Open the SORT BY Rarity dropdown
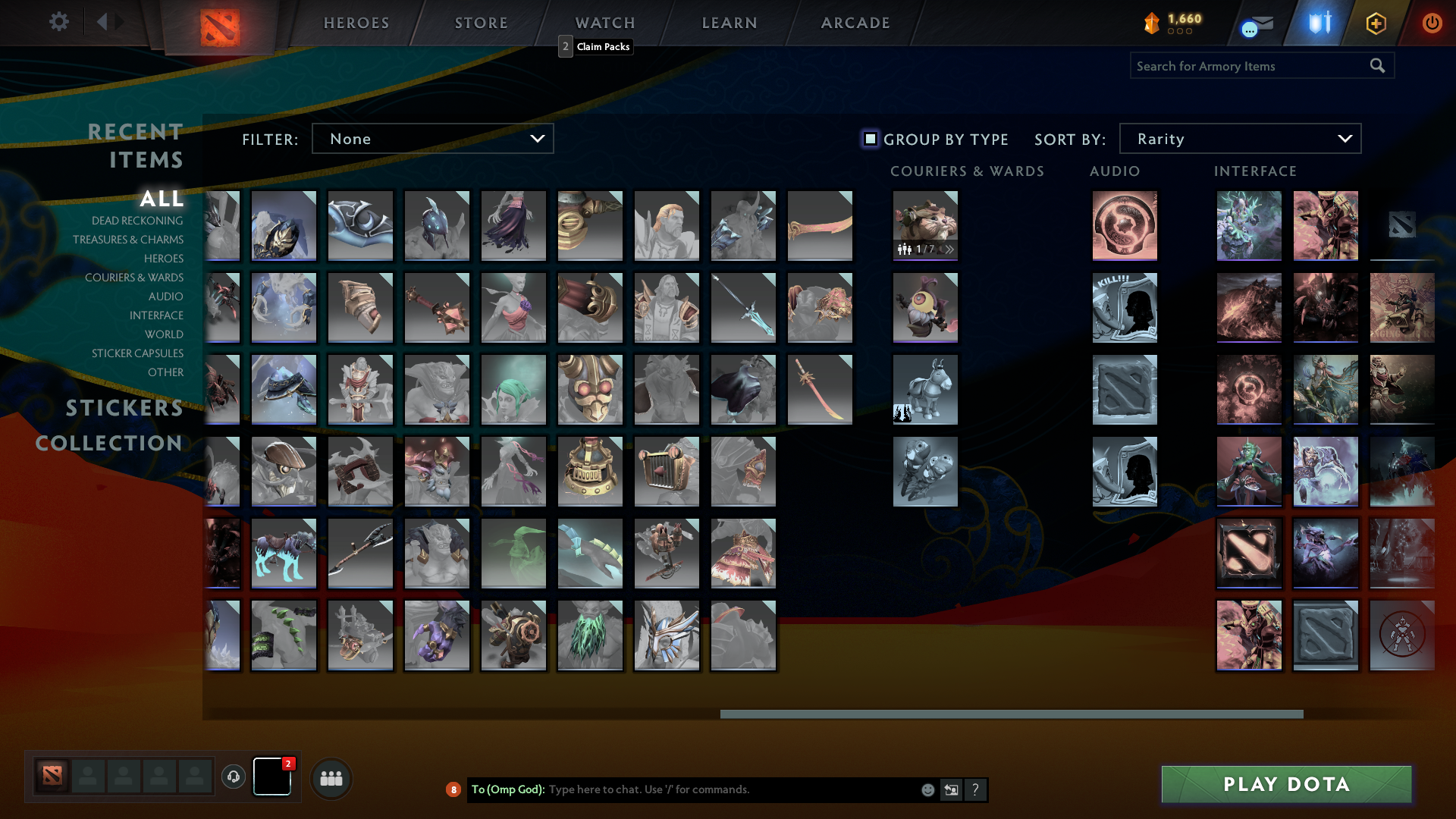This screenshot has height=819, width=1456. pyautogui.click(x=1239, y=138)
